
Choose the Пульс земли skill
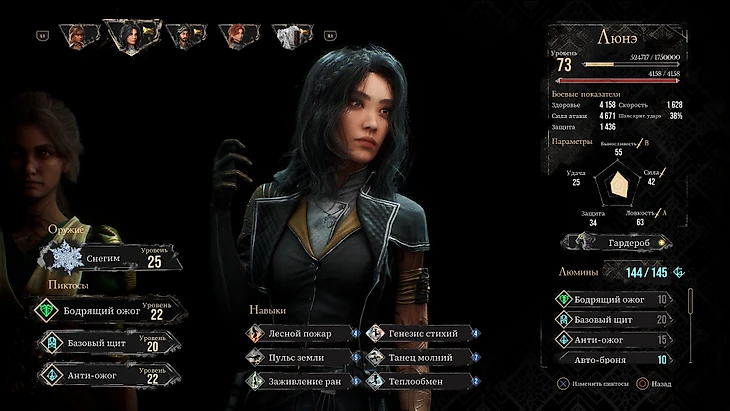(300, 356)
